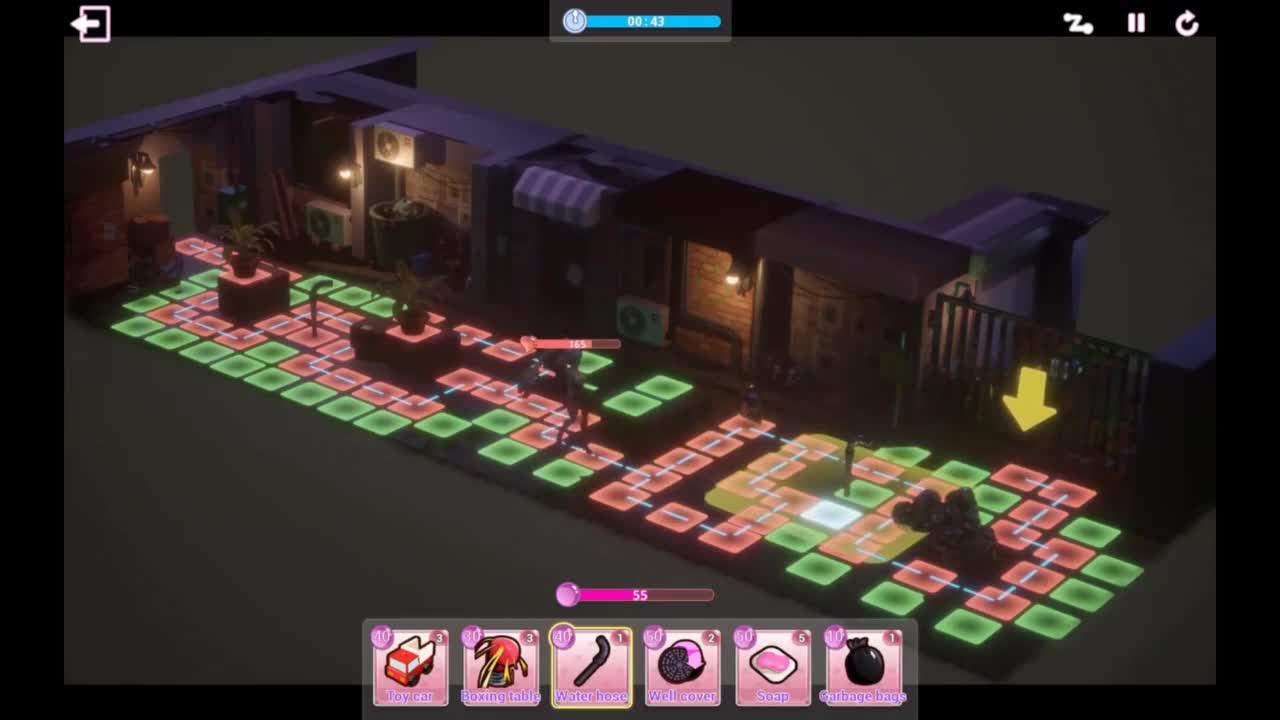
Task: Select the Garbage bags card
Action: pyautogui.click(x=863, y=666)
